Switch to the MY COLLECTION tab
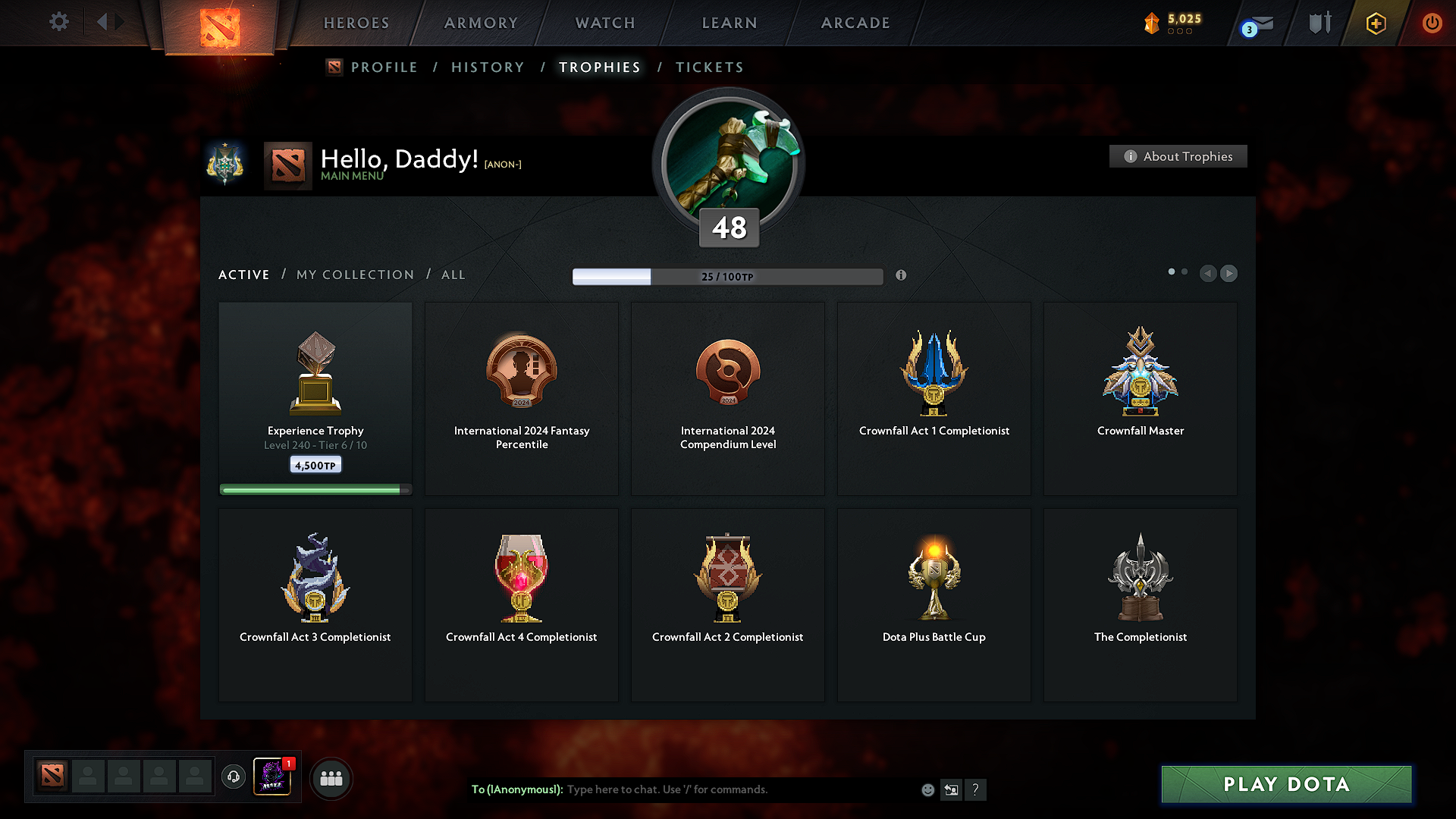The height and width of the screenshot is (819, 1456). [x=354, y=275]
